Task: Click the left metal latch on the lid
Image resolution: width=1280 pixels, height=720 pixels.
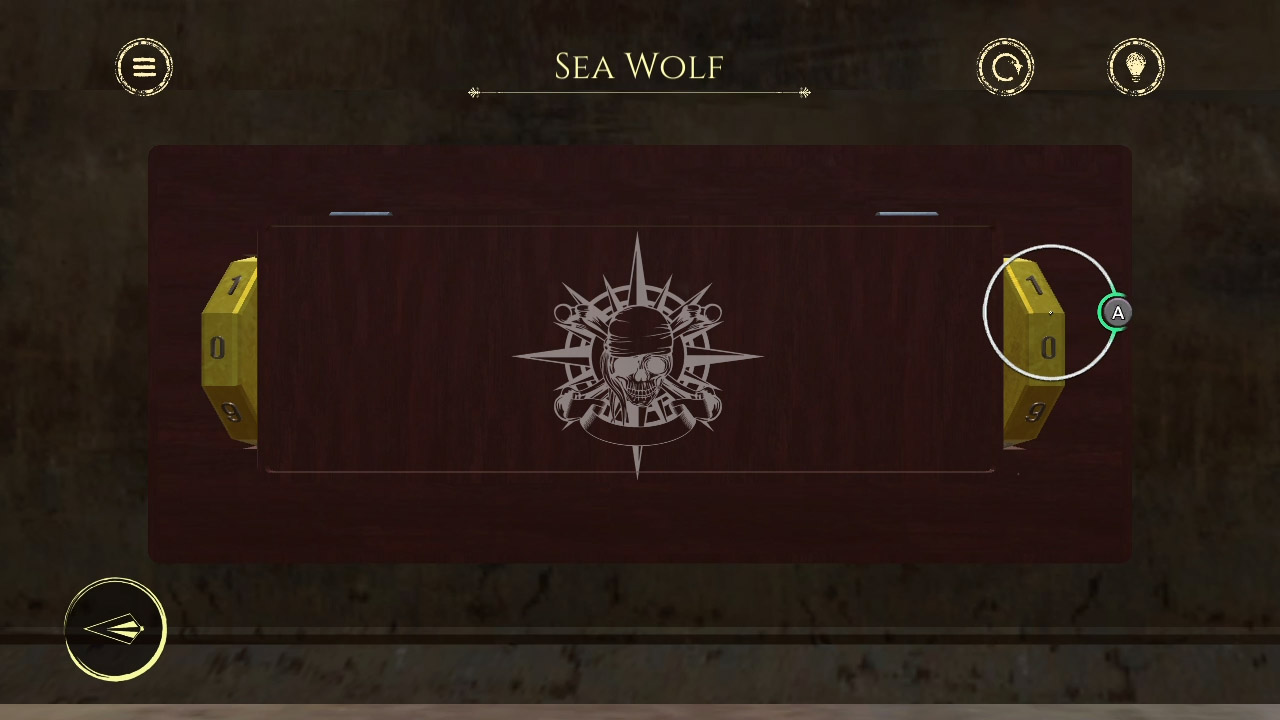Action: [x=360, y=213]
